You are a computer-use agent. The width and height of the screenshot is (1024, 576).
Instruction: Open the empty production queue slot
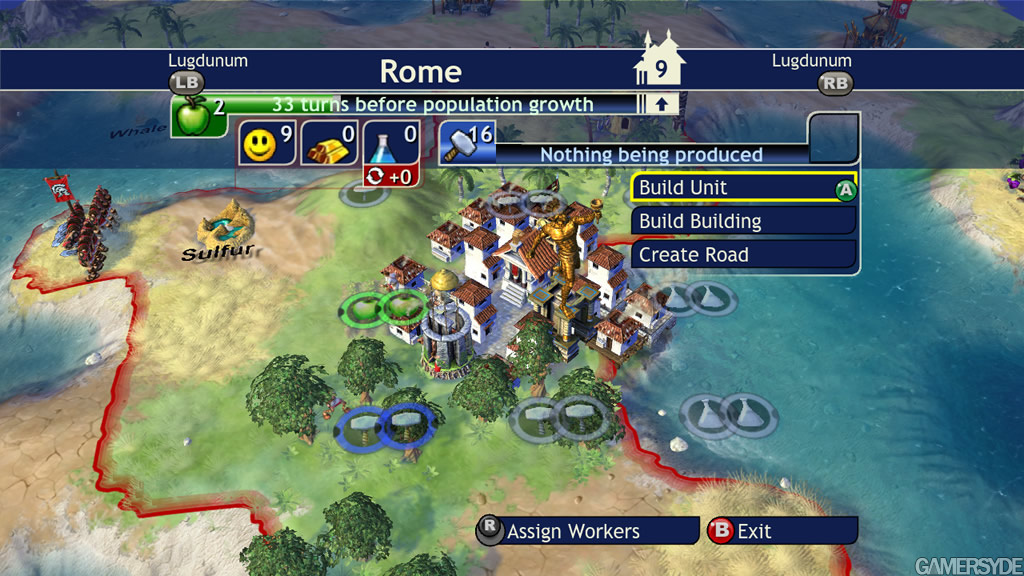click(833, 138)
